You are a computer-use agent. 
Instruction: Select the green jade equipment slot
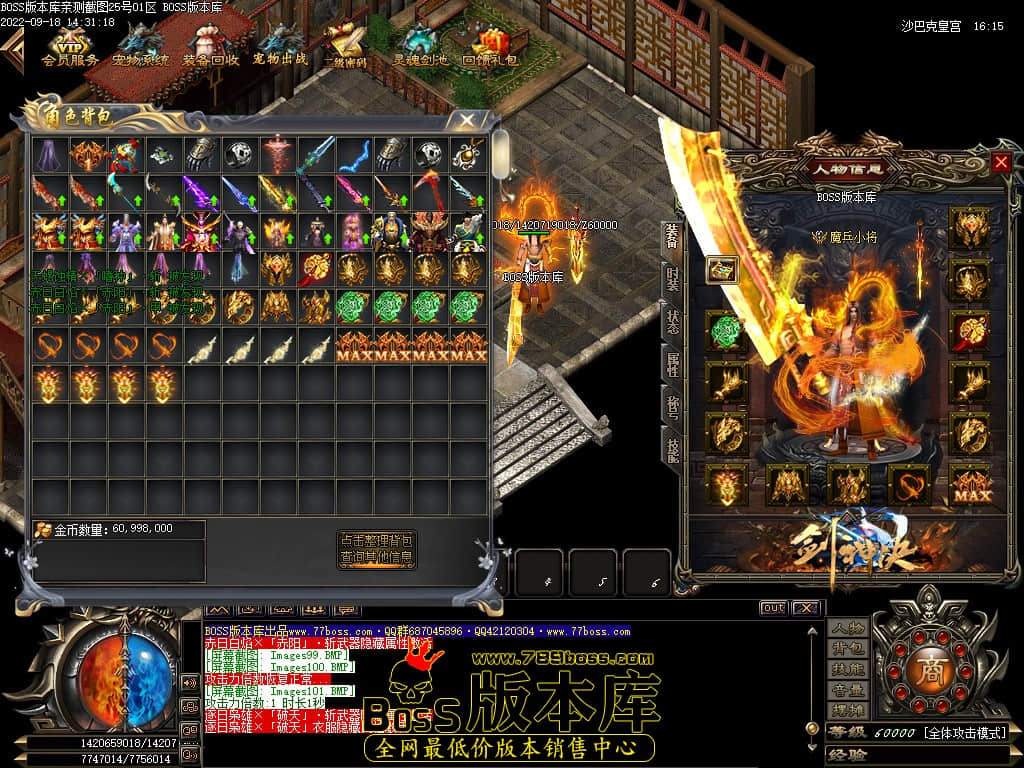pyautogui.click(x=726, y=331)
